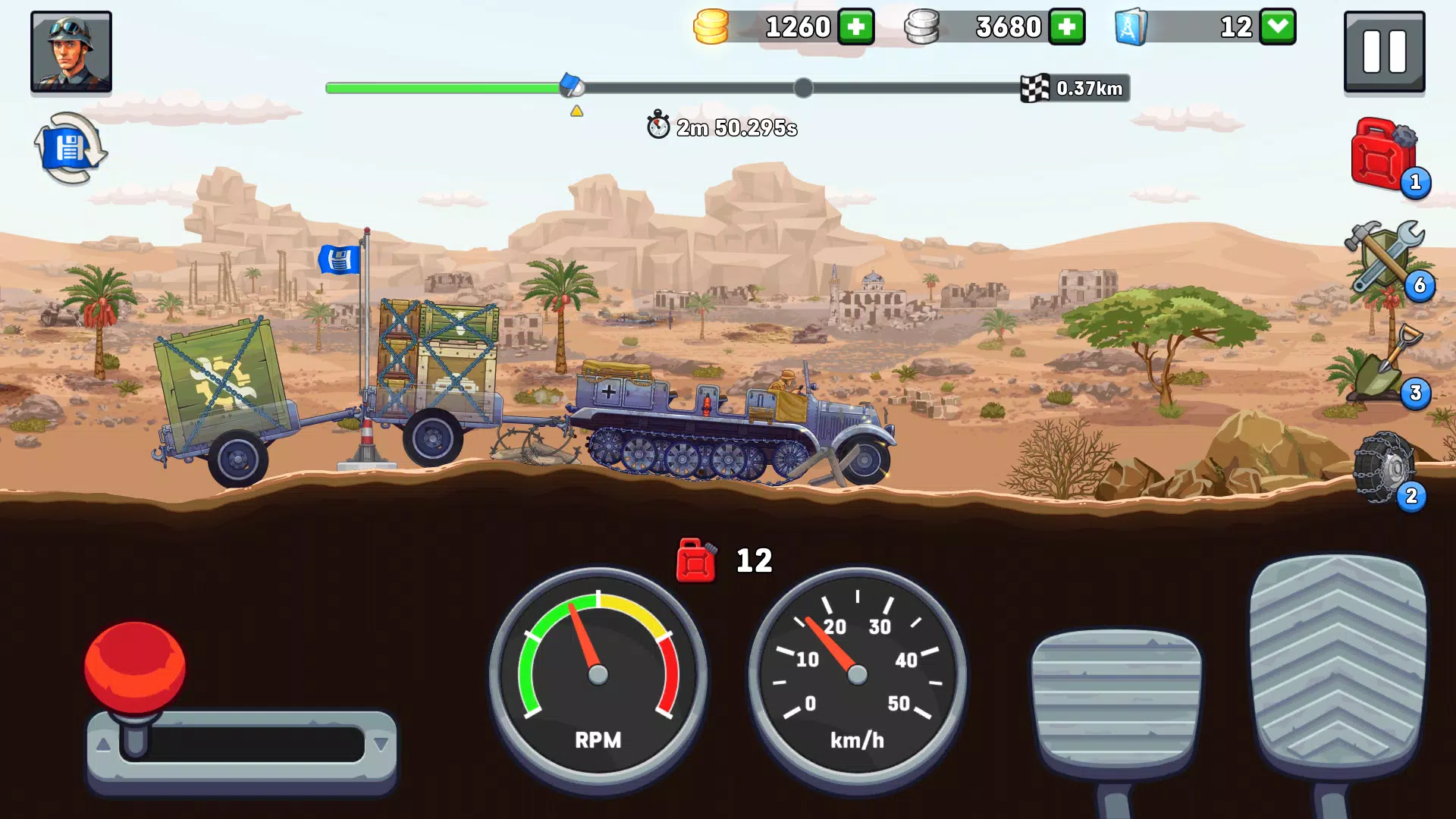Add gold coins with the plus button
The image size is (1456, 819).
[856, 27]
